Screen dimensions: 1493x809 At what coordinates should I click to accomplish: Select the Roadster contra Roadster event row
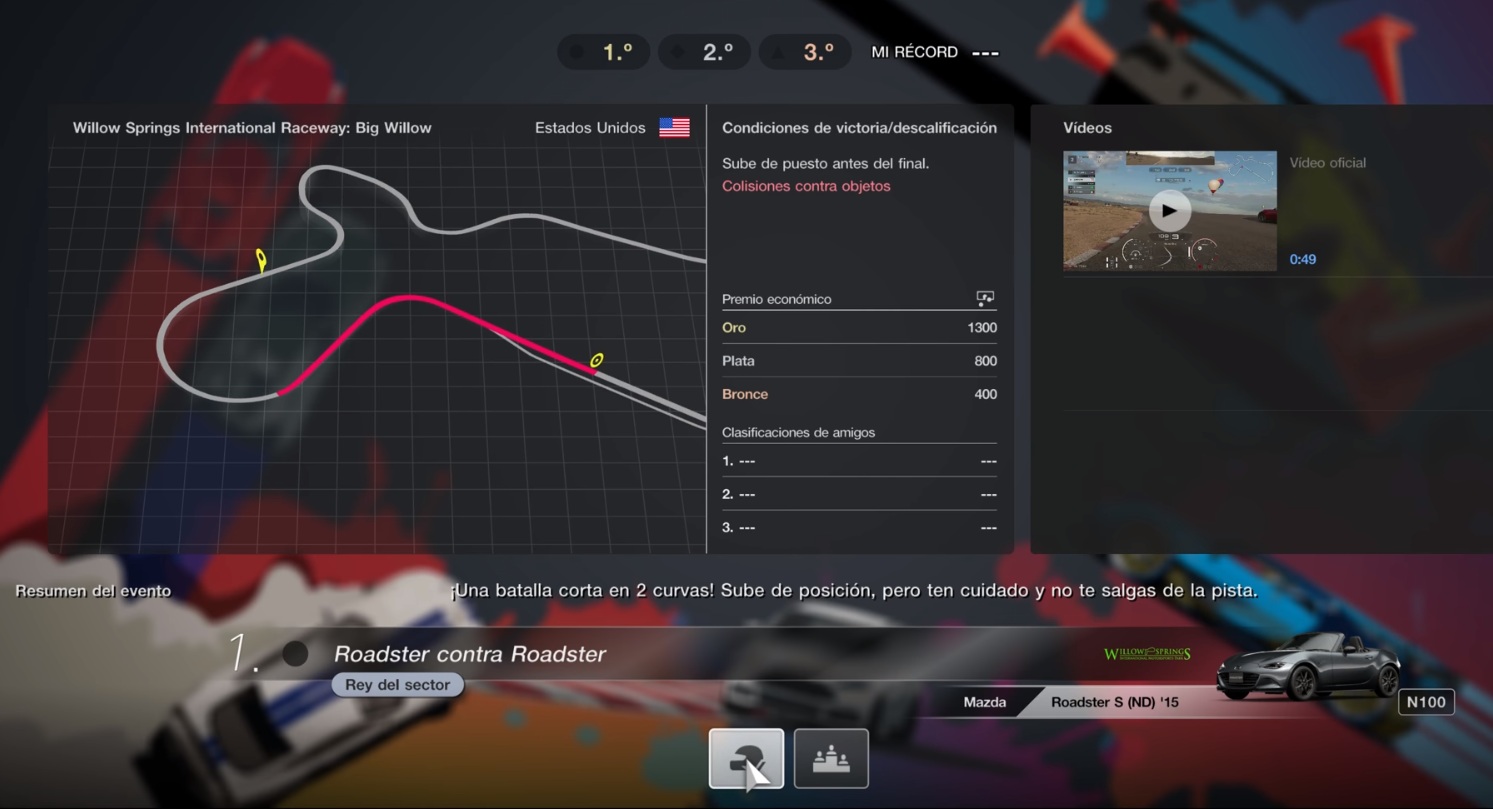tap(470, 654)
